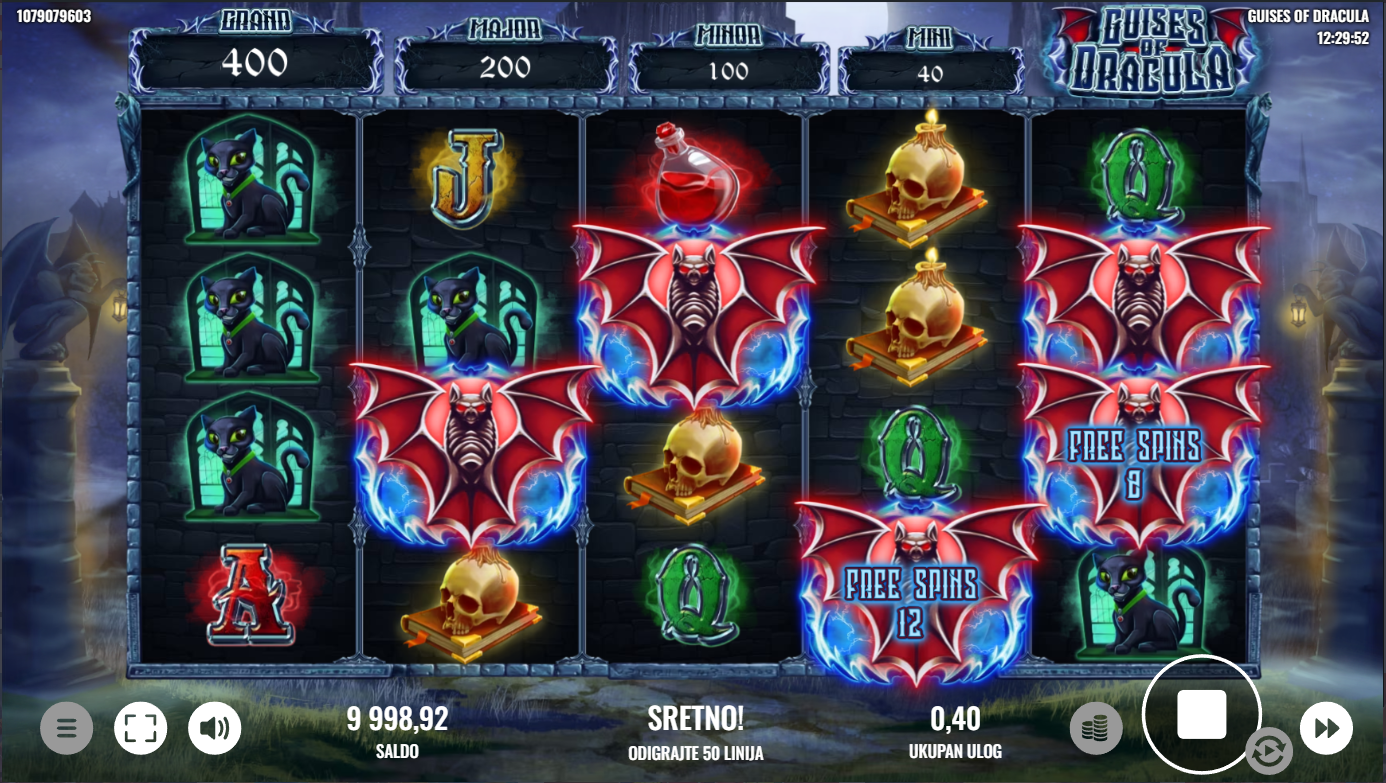Open the hamburger menu

(x=66, y=728)
